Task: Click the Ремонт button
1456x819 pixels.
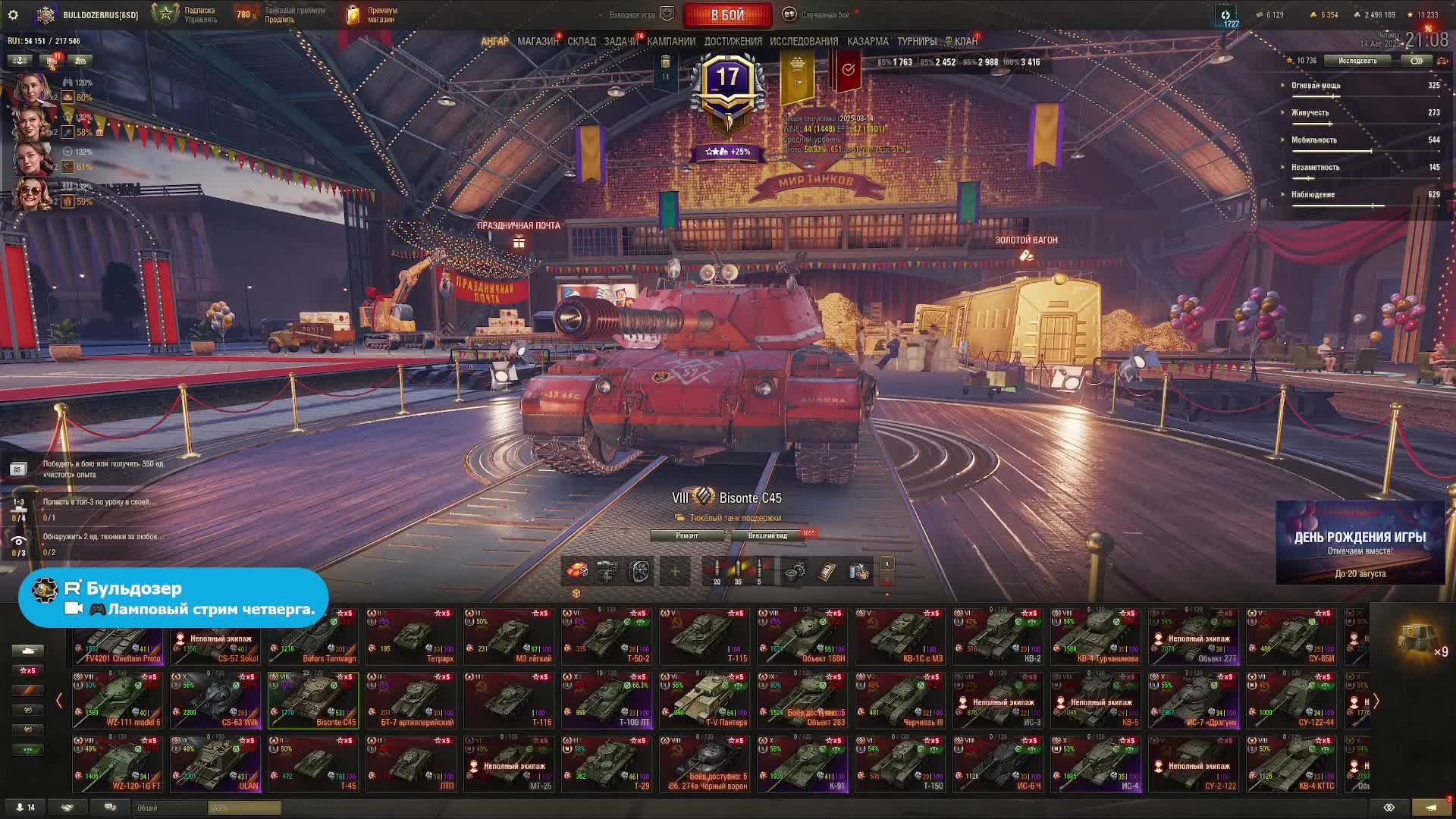Action: [687, 535]
